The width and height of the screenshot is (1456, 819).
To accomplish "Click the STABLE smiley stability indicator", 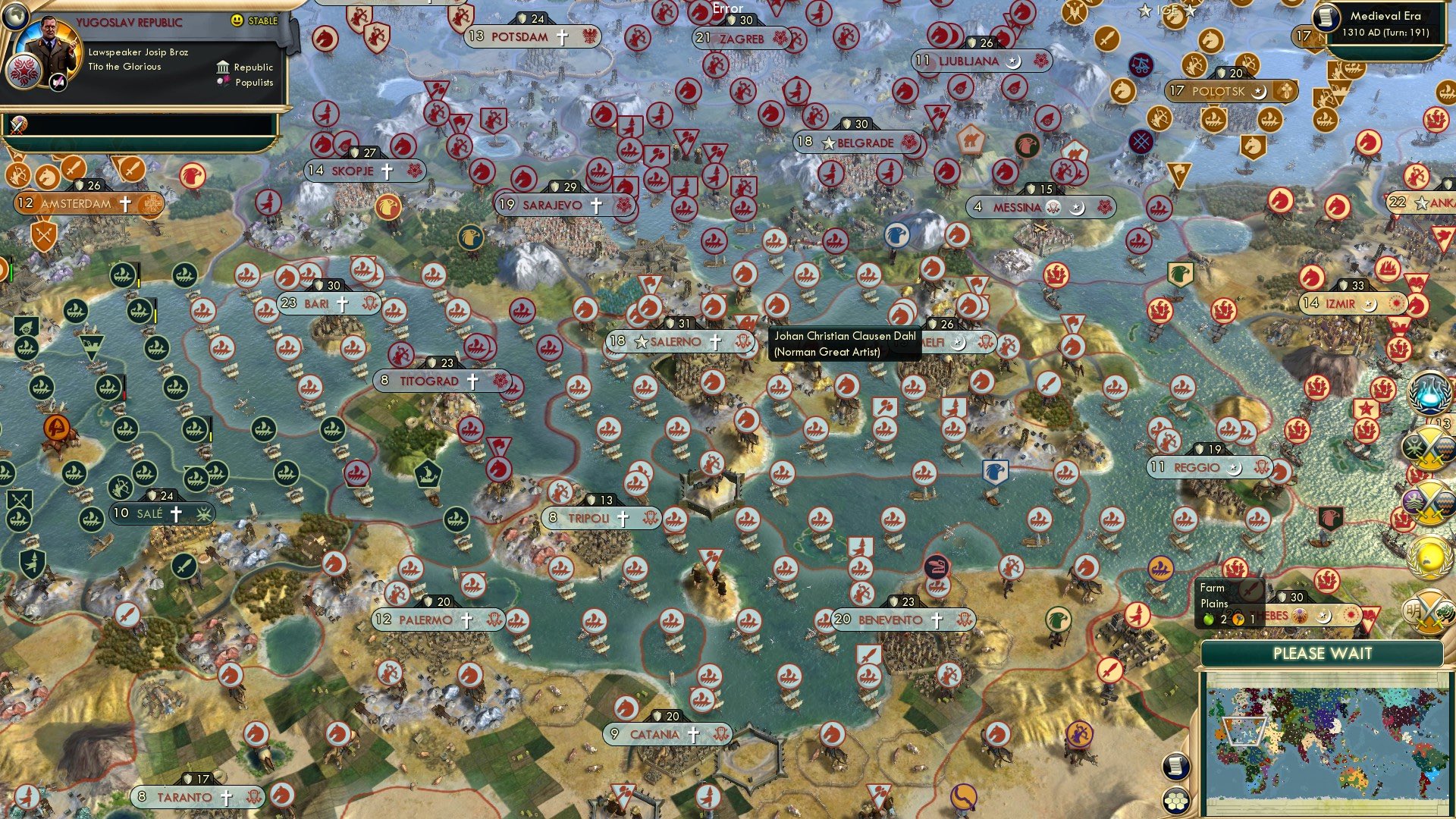I will pyautogui.click(x=237, y=20).
